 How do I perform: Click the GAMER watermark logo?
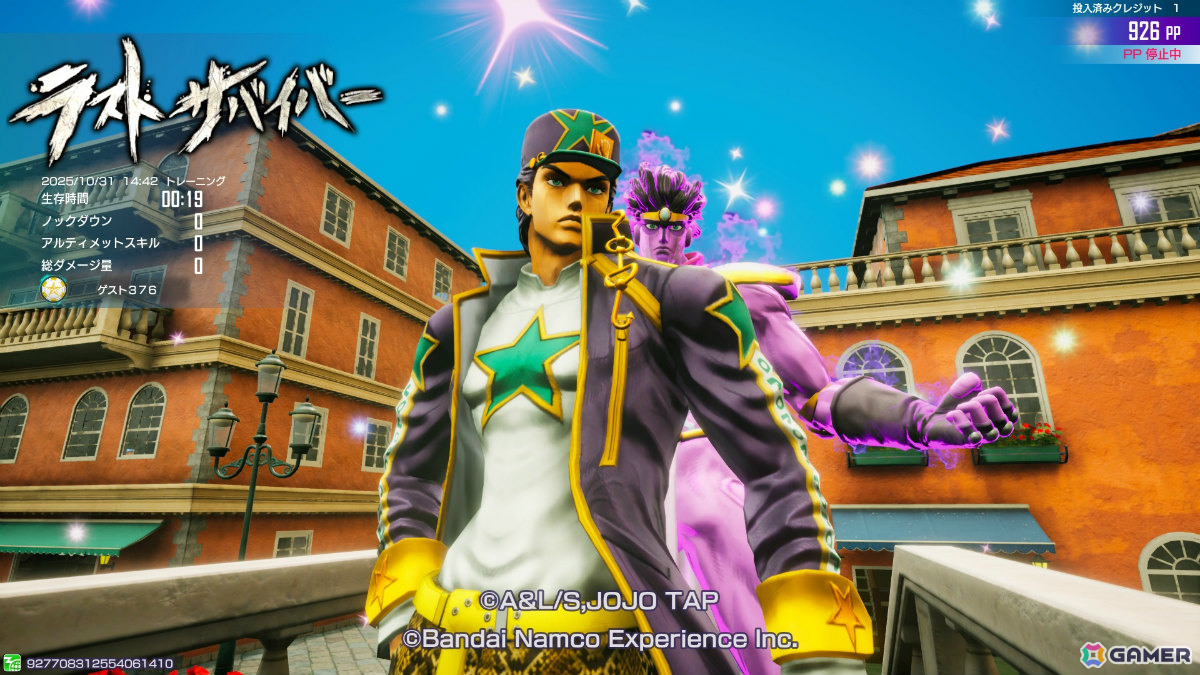(1136, 654)
